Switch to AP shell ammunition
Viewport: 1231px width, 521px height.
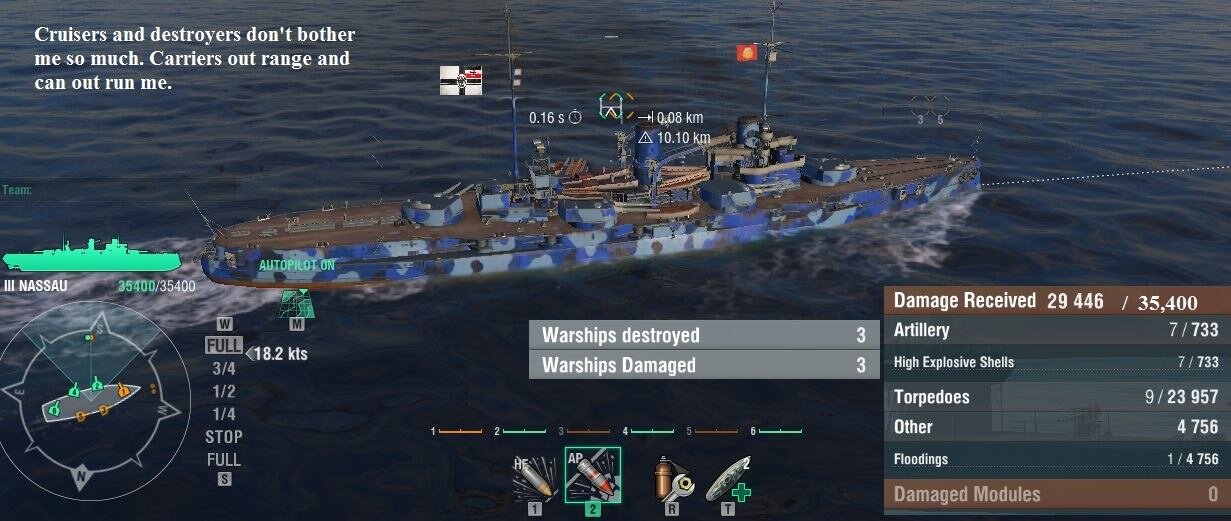point(592,476)
